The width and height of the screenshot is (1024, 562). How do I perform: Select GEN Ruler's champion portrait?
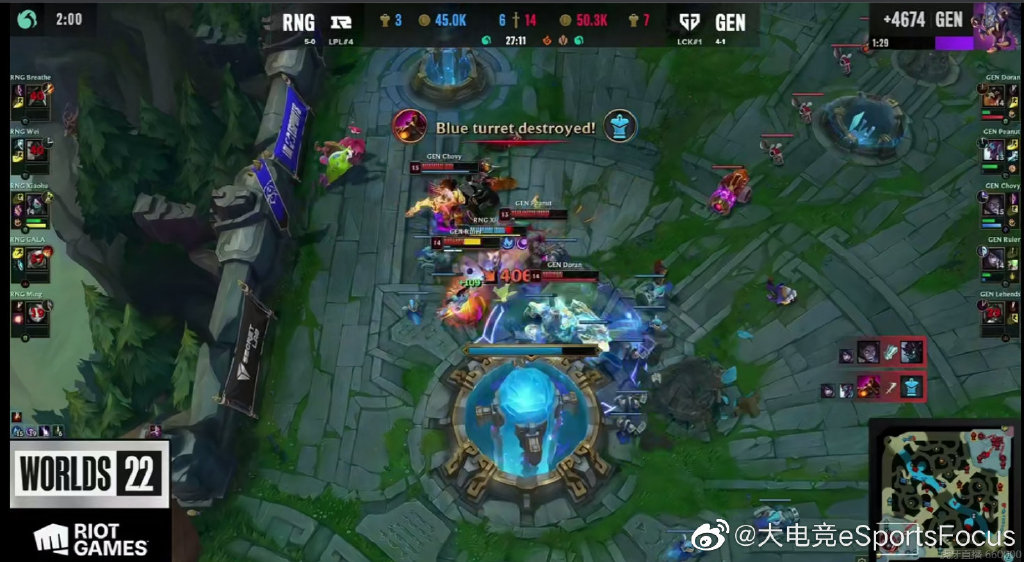(x=993, y=260)
